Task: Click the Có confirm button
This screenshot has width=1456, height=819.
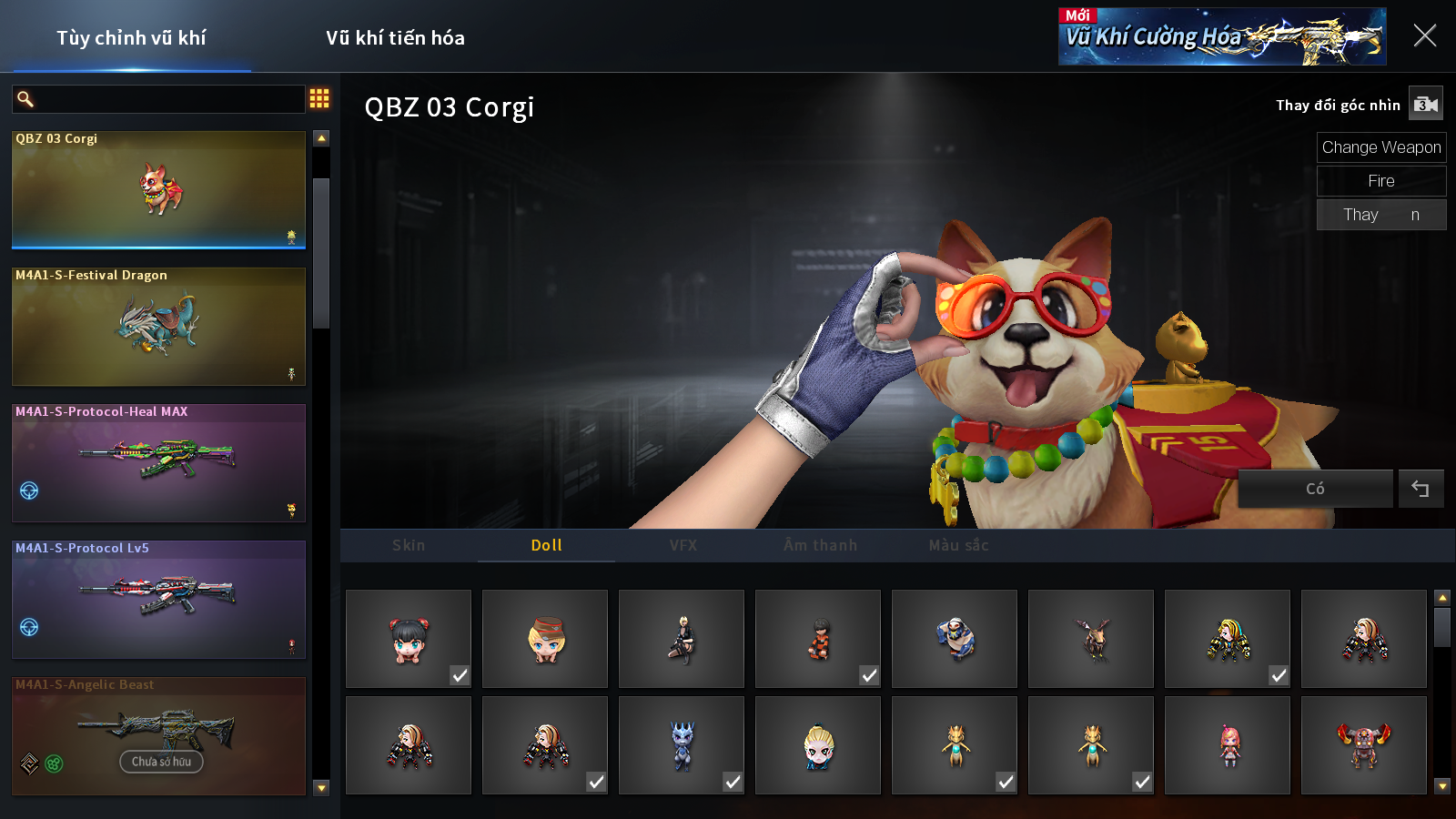Action: coord(1315,490)
